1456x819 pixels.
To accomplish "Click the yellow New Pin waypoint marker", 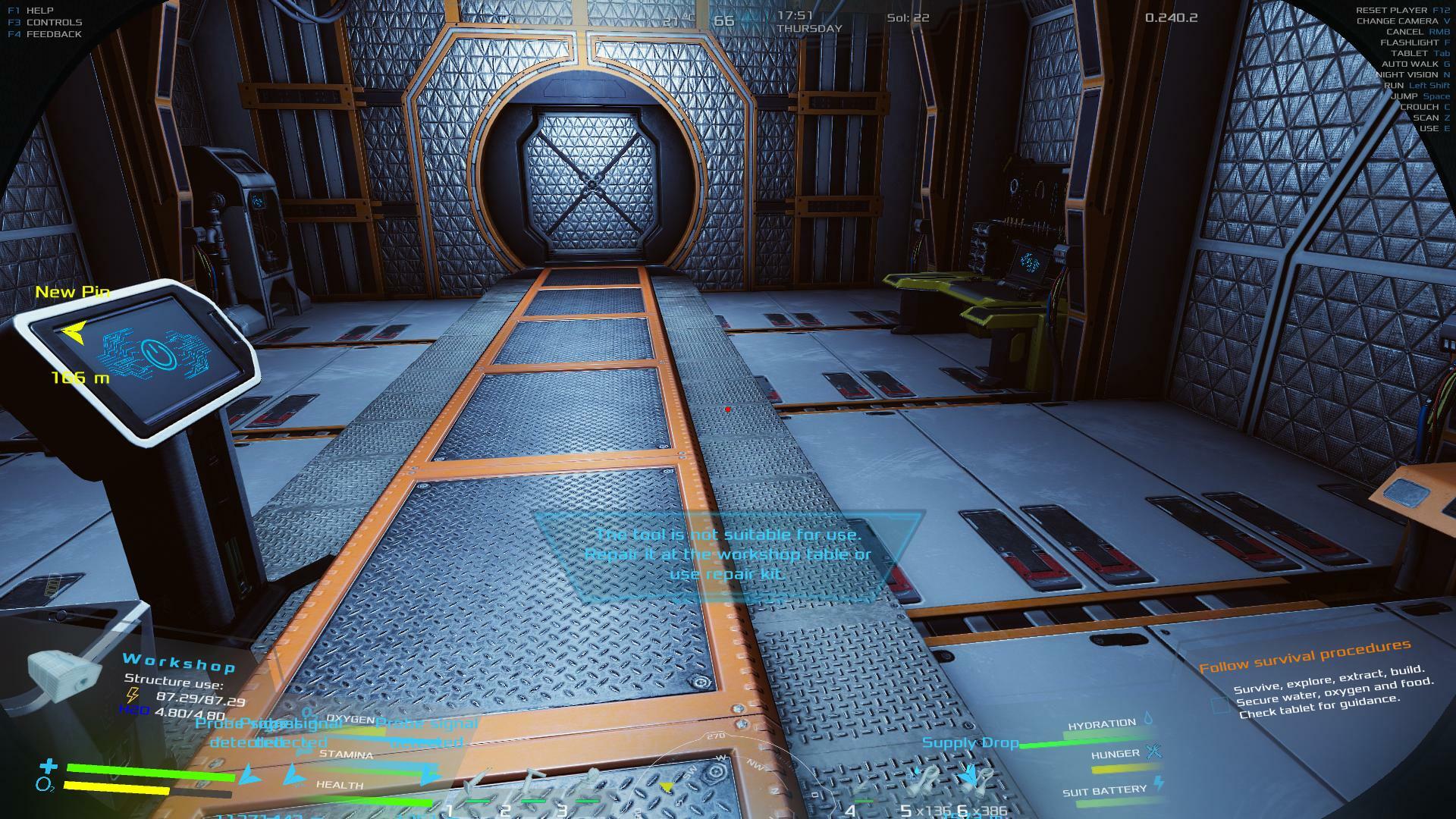I will pyautogui.click(x=74, y=332).
